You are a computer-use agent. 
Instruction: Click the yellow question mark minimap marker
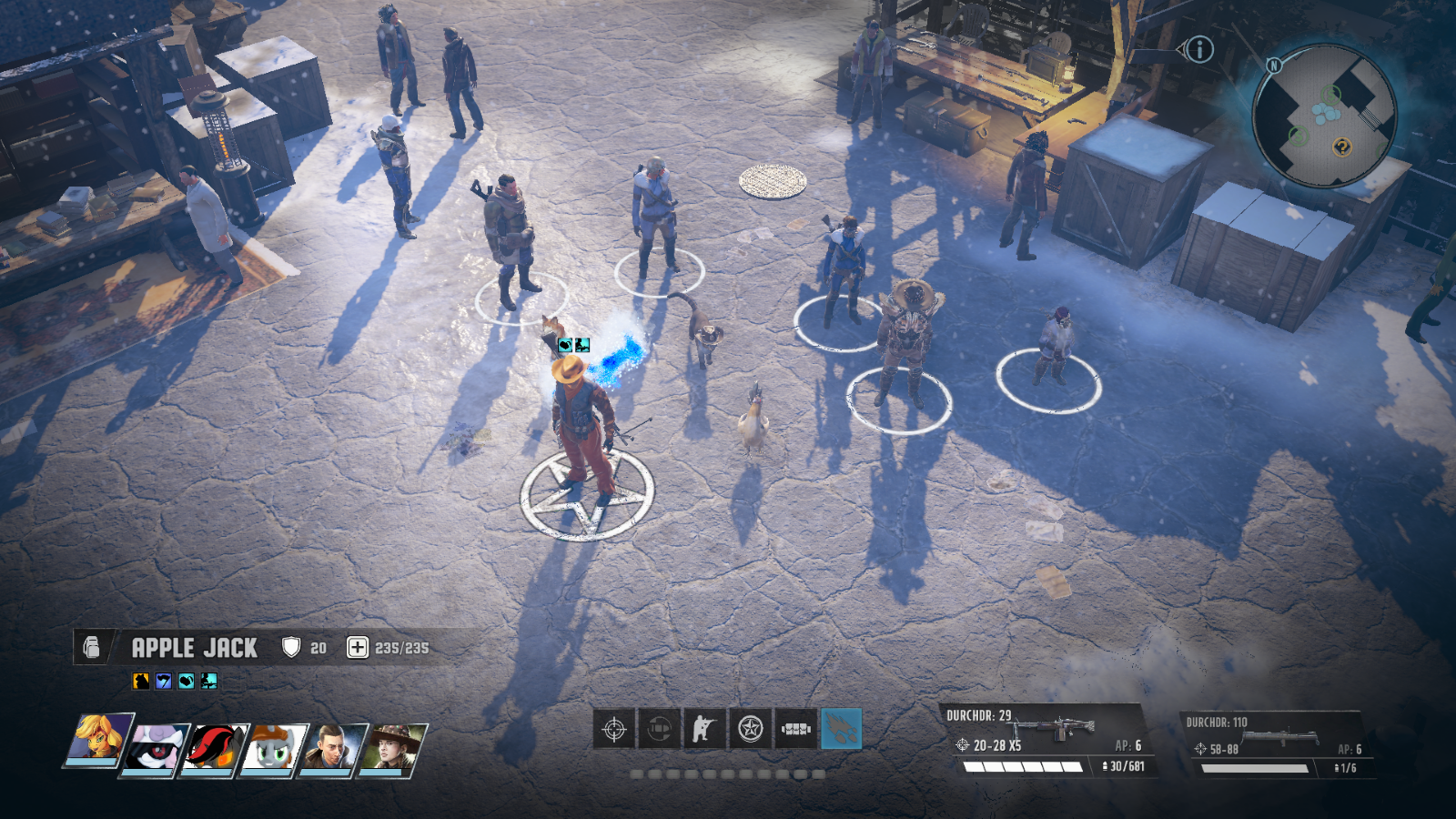click(x=1342, y=147)
